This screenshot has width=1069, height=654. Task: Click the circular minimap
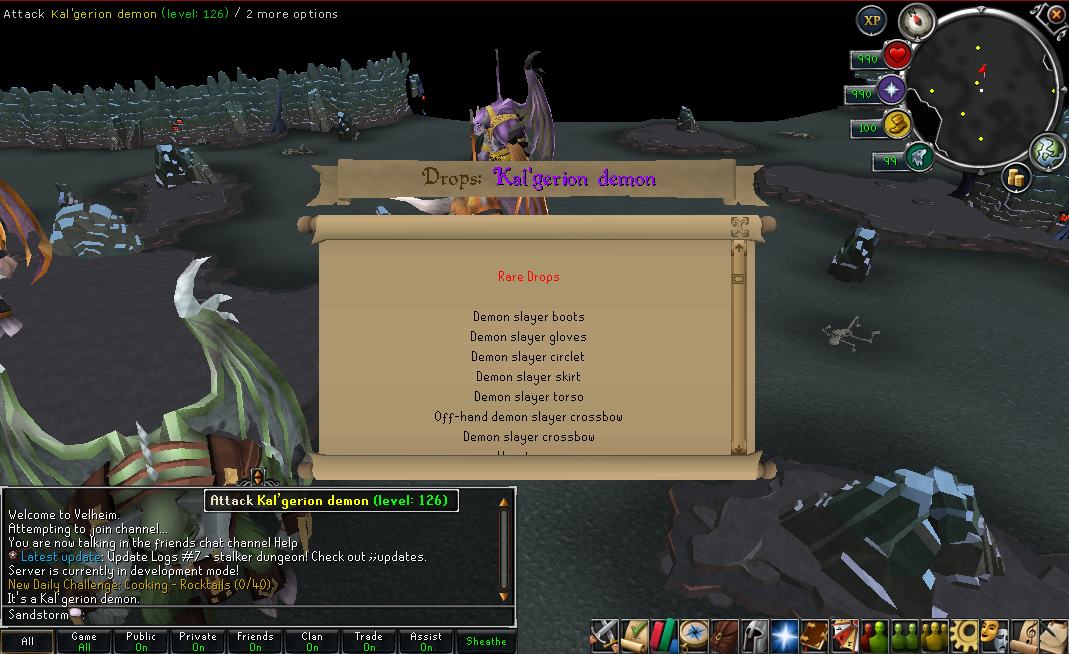[981, 90]
